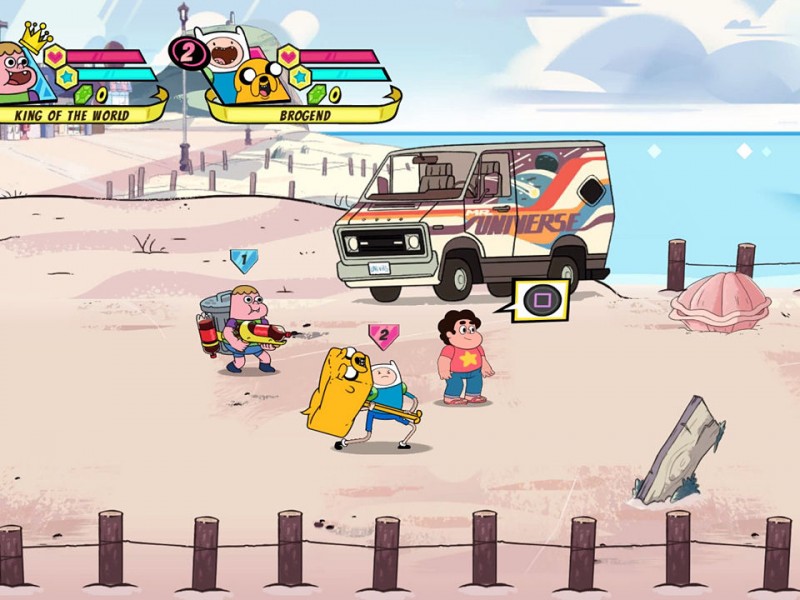Screen dimensions: 800x600
Task: Click the pink player 2 marker
Action: click(383, 336)
